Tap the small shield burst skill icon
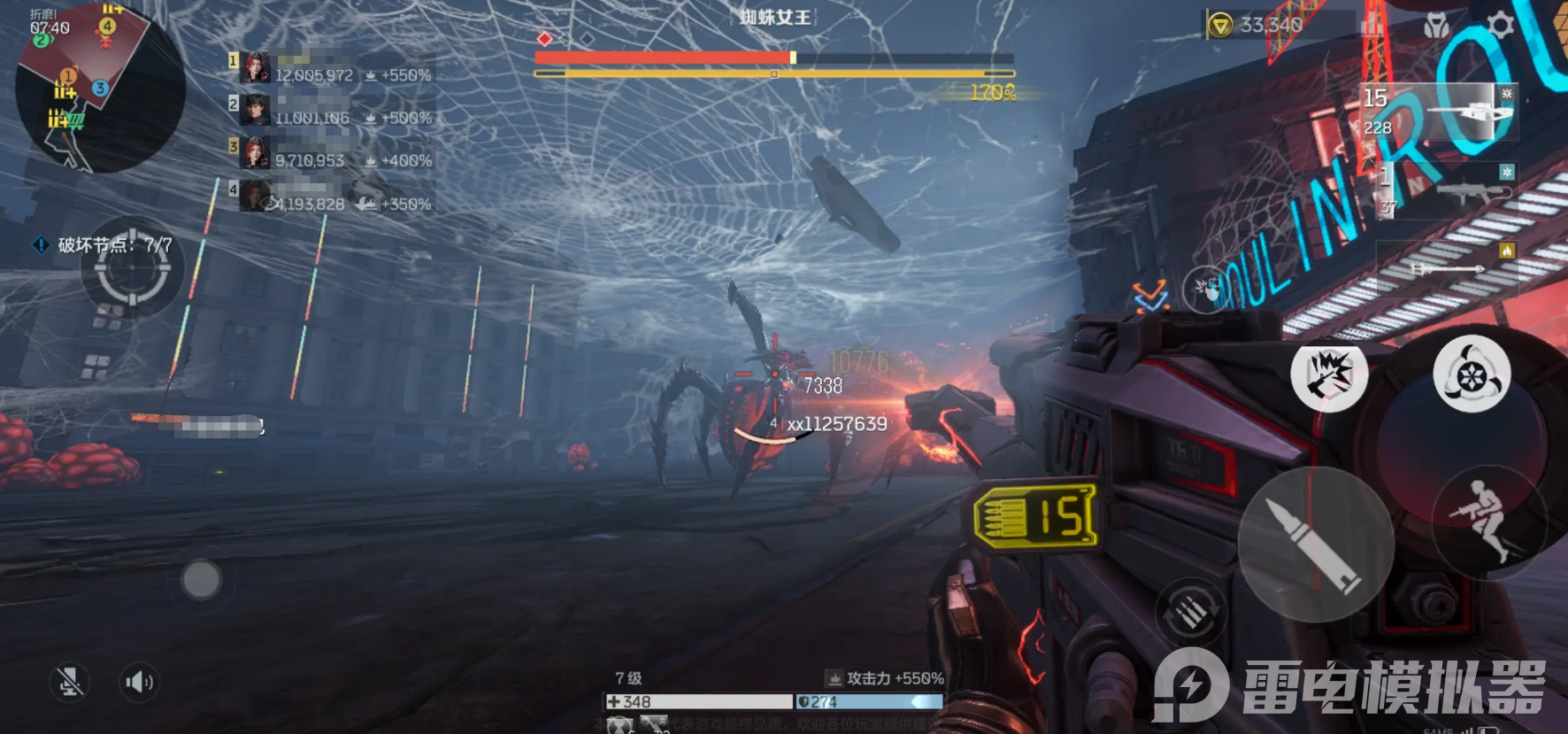1568x734 pixels. [x=1204, y=289]
